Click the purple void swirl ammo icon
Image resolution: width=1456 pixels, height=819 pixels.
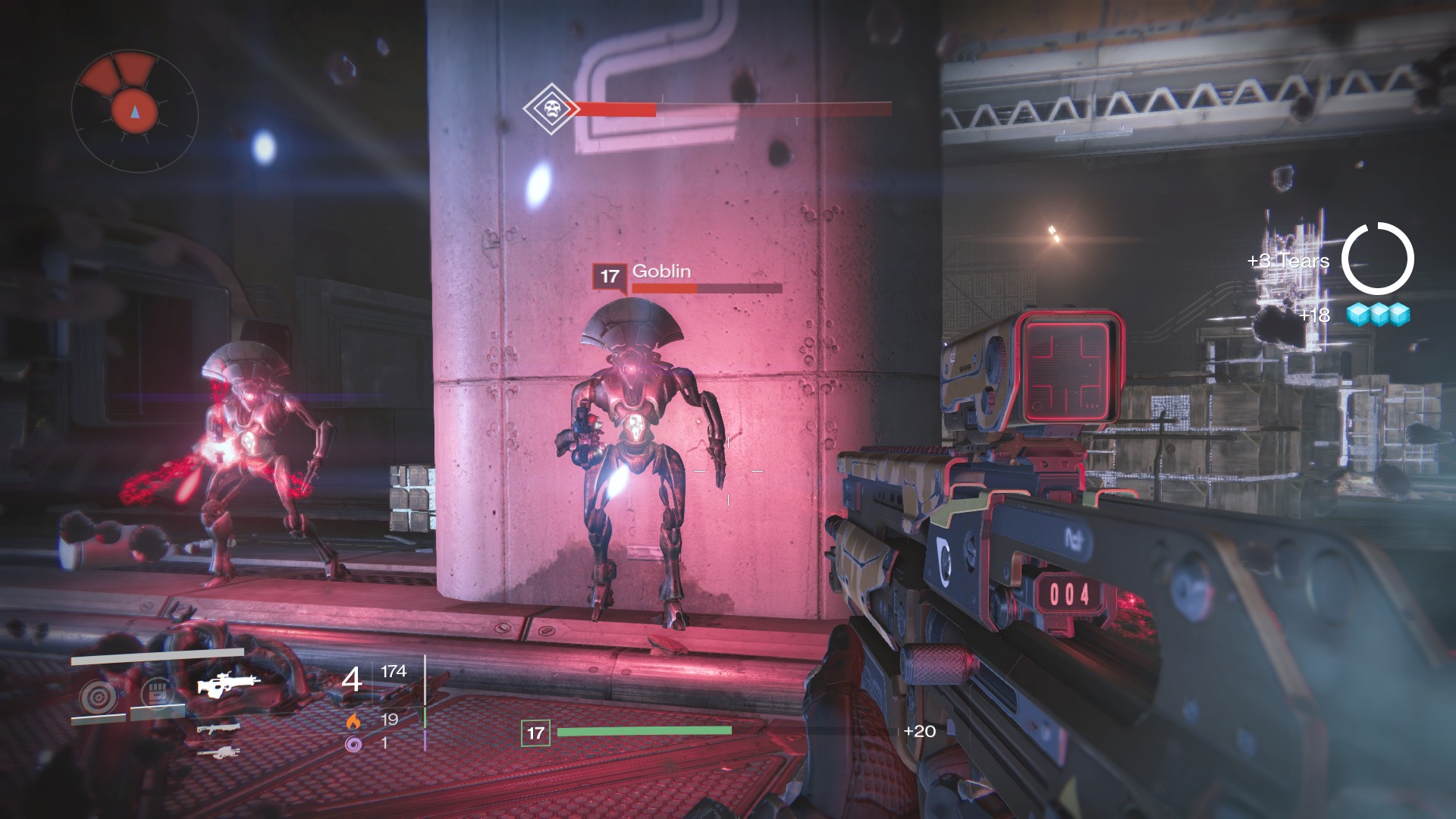tap(353, 744)
